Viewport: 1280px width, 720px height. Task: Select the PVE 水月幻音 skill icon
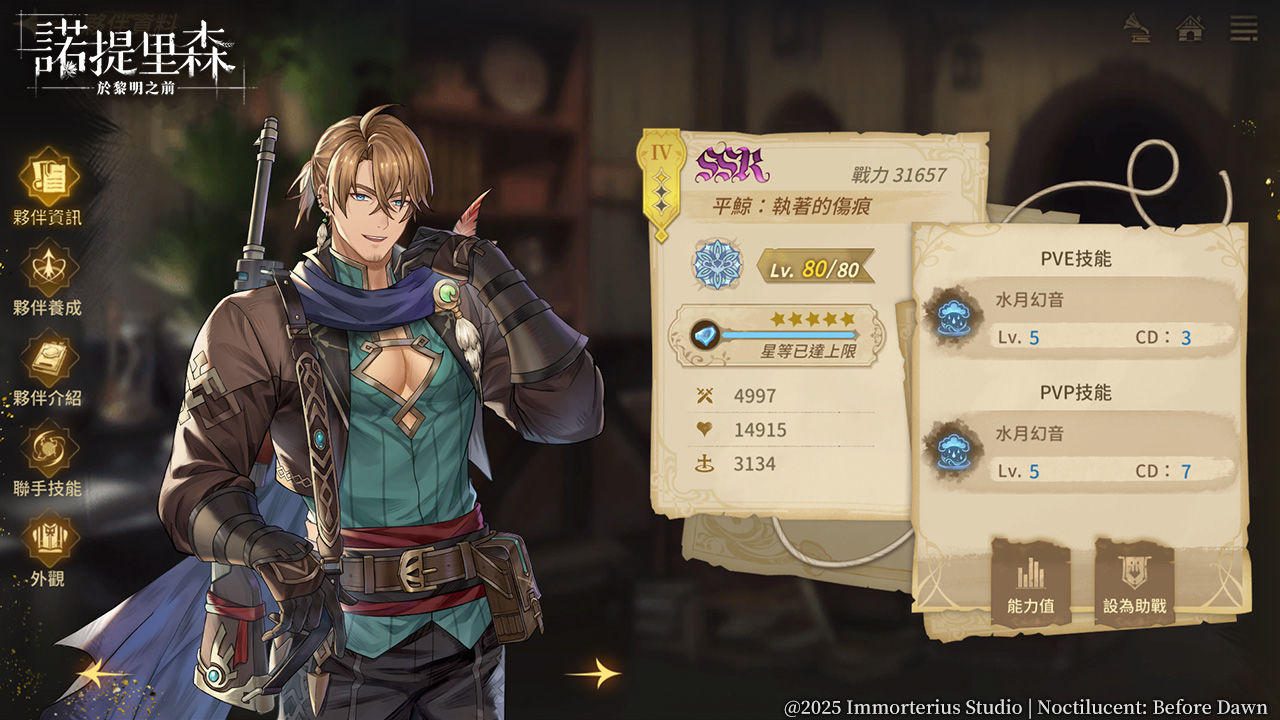point(951,316)
